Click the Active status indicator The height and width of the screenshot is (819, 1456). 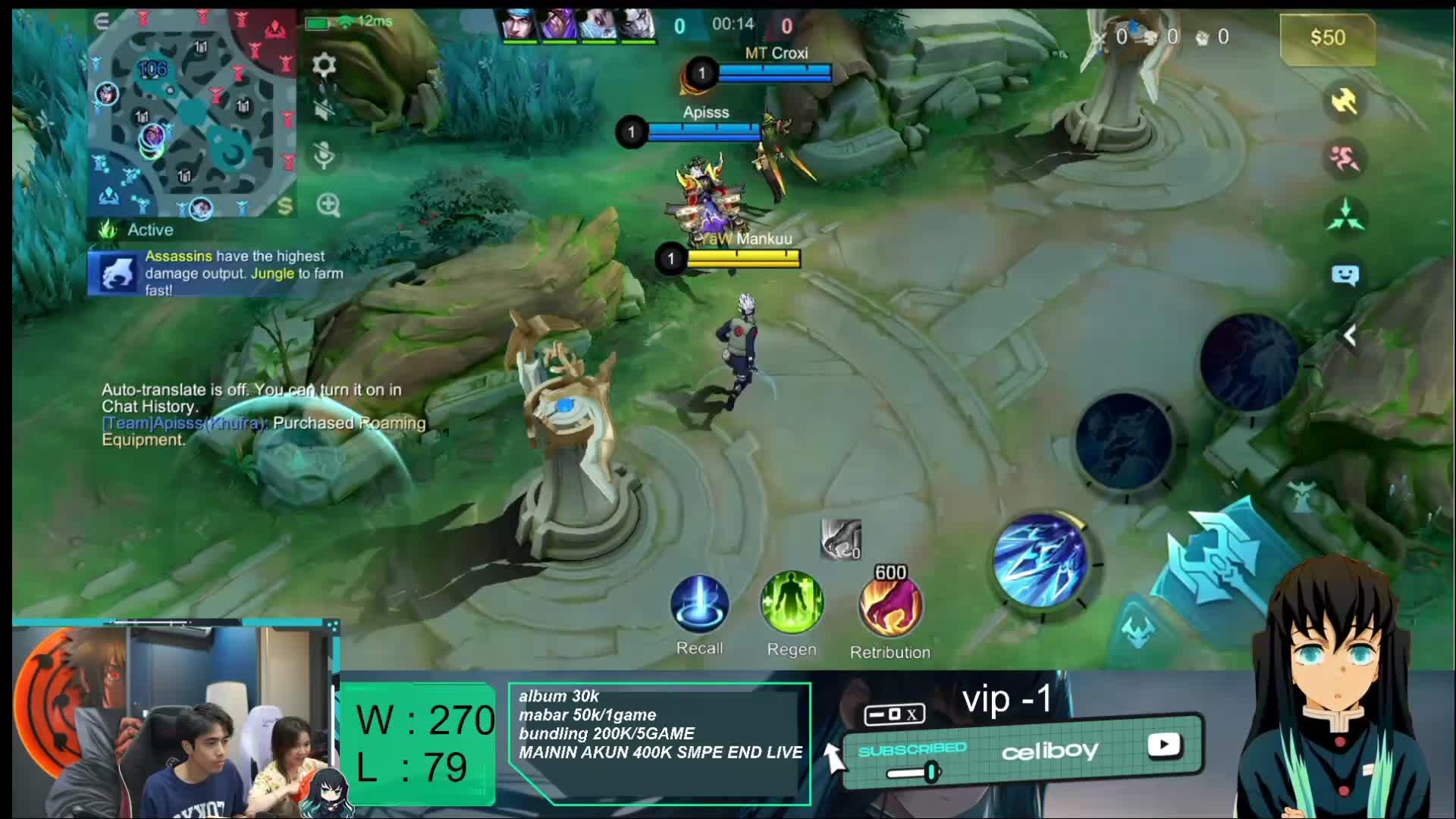tap(140, 230)
